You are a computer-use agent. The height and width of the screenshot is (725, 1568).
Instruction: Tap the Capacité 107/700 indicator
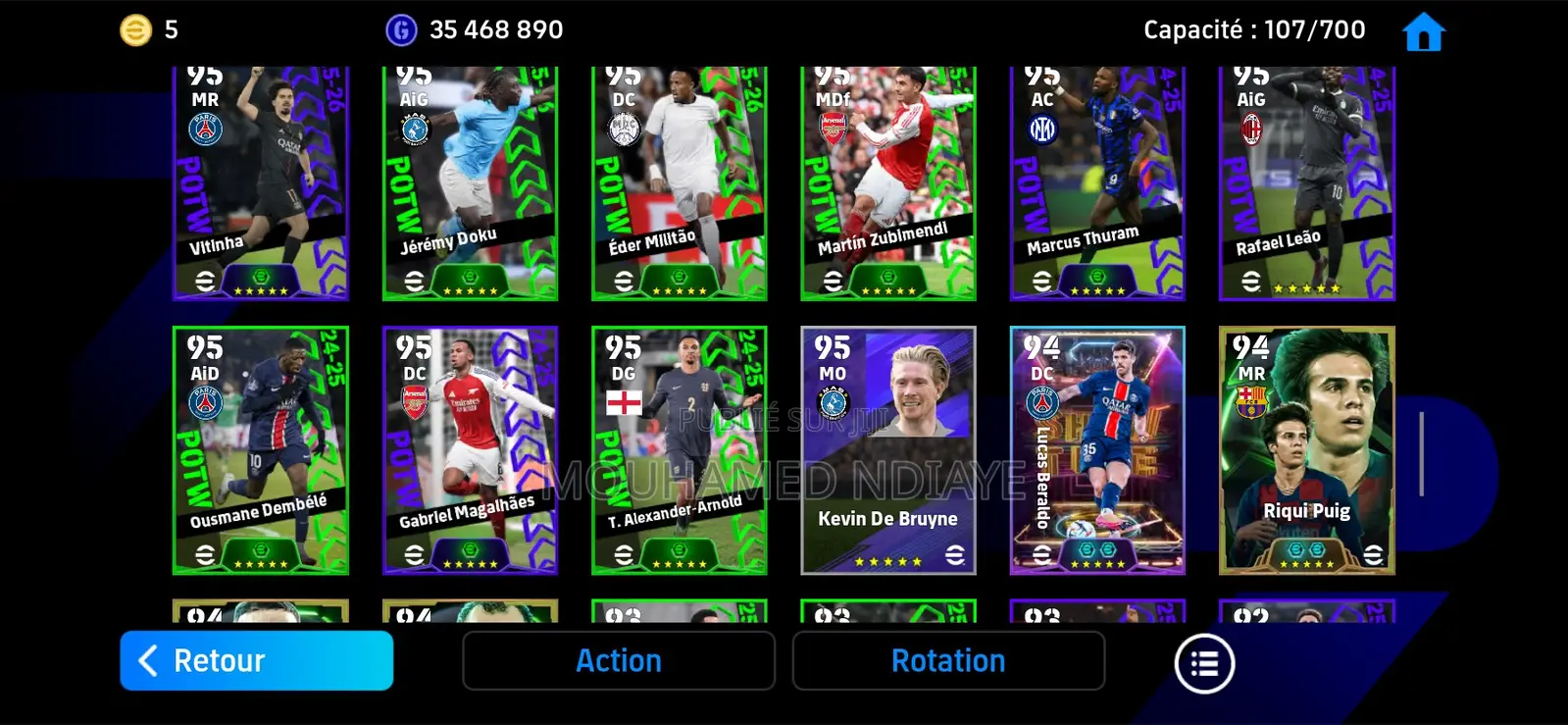point(1253,29)
